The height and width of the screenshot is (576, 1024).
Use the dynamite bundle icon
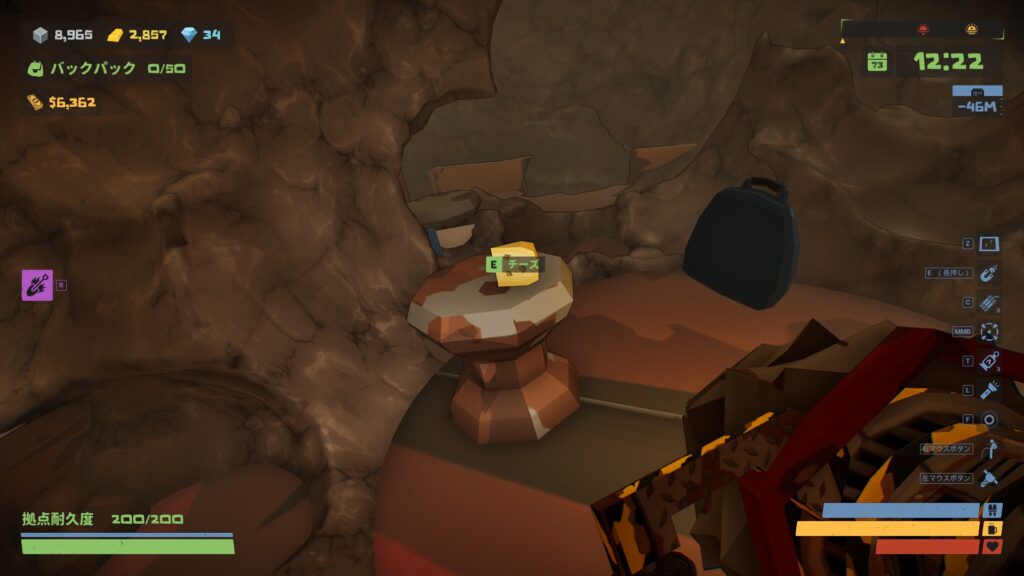[989, 302]
